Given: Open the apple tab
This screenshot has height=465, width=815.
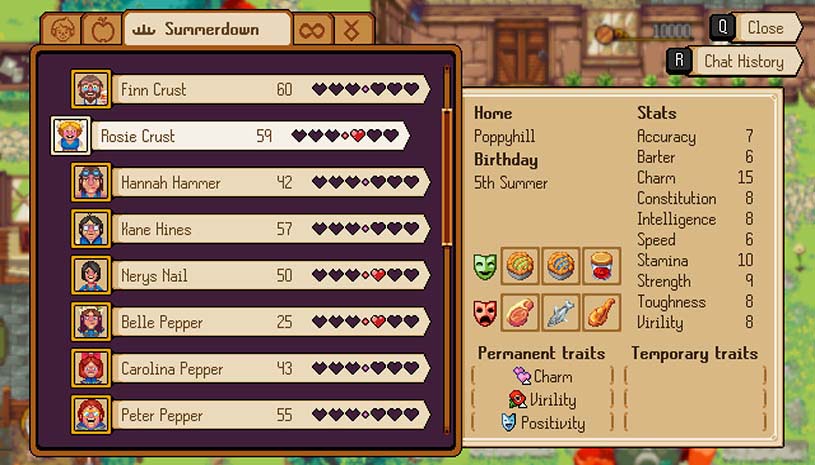Looking at the screenshot, I should [101, 30].
